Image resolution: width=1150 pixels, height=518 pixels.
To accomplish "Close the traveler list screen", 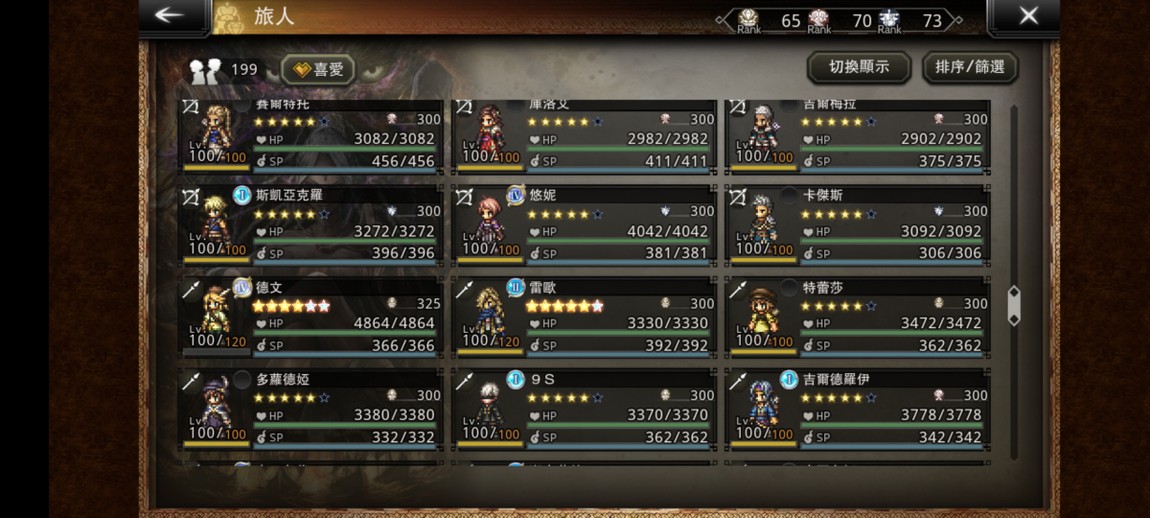I will (x=1028, y=15).
